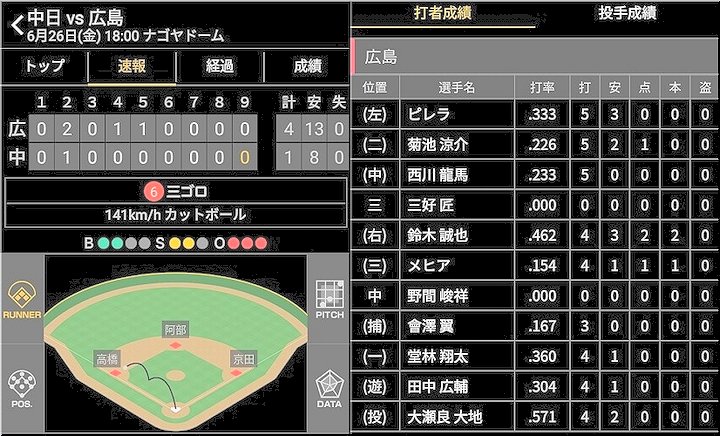Show the PITCH chart view
Image resolution: width=720 pixels, height=436 pixels.
pyautogui.click(x=330, y=300)
